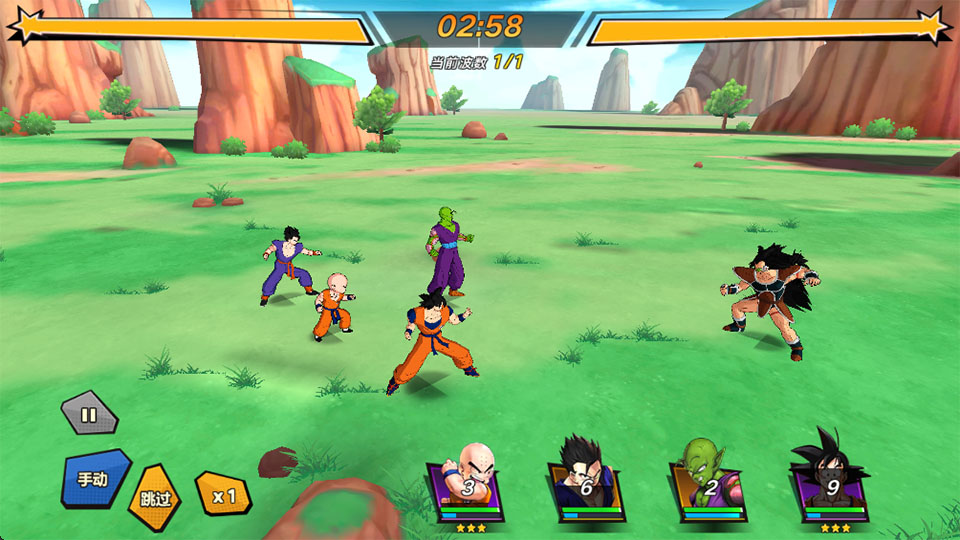The width and height of the screenshot is (960, 540).
Task: Choose Piccolo's portrait card
Action: (x=709, y=487)
